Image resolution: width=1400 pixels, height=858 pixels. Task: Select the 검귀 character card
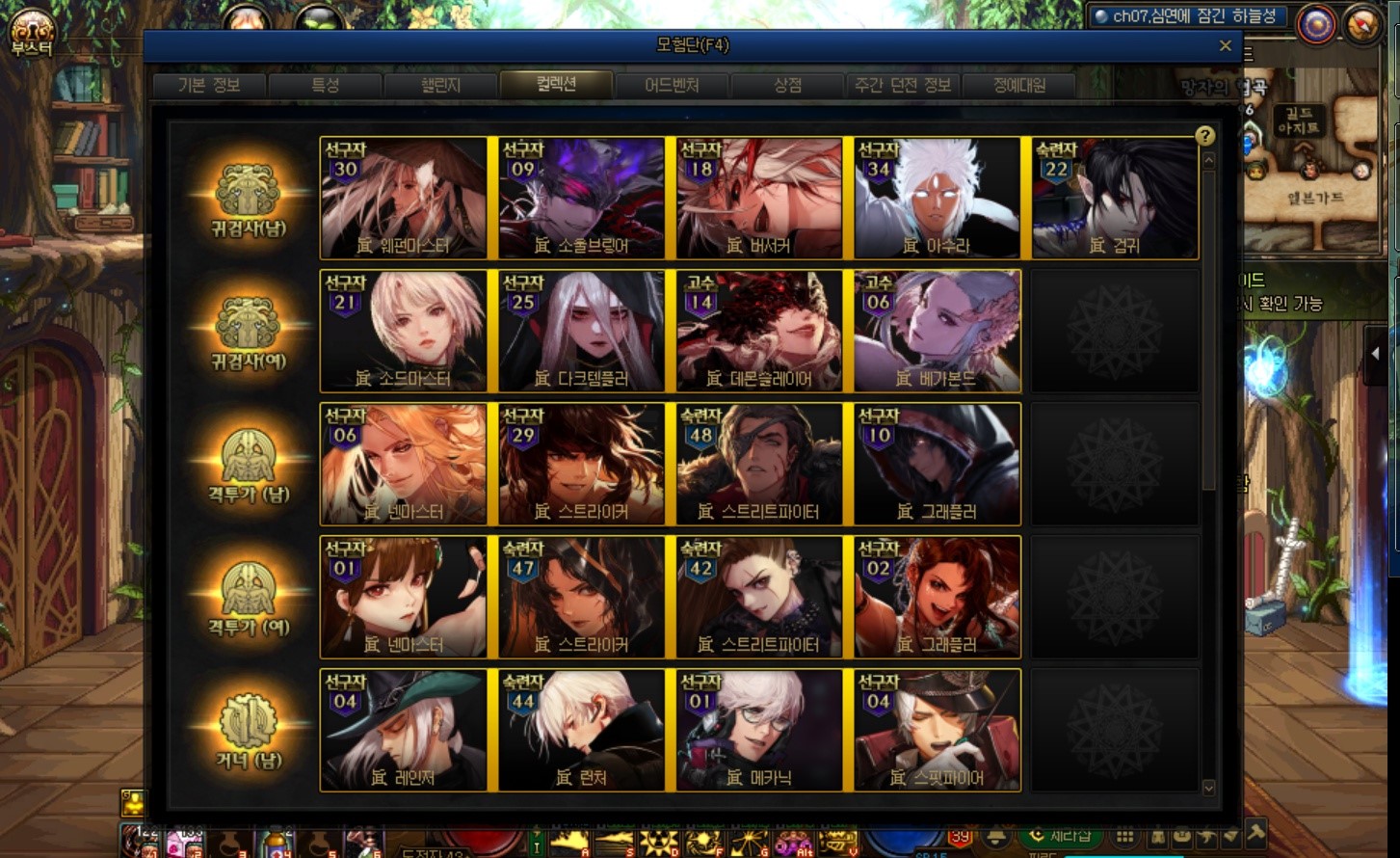point(1115,199)
